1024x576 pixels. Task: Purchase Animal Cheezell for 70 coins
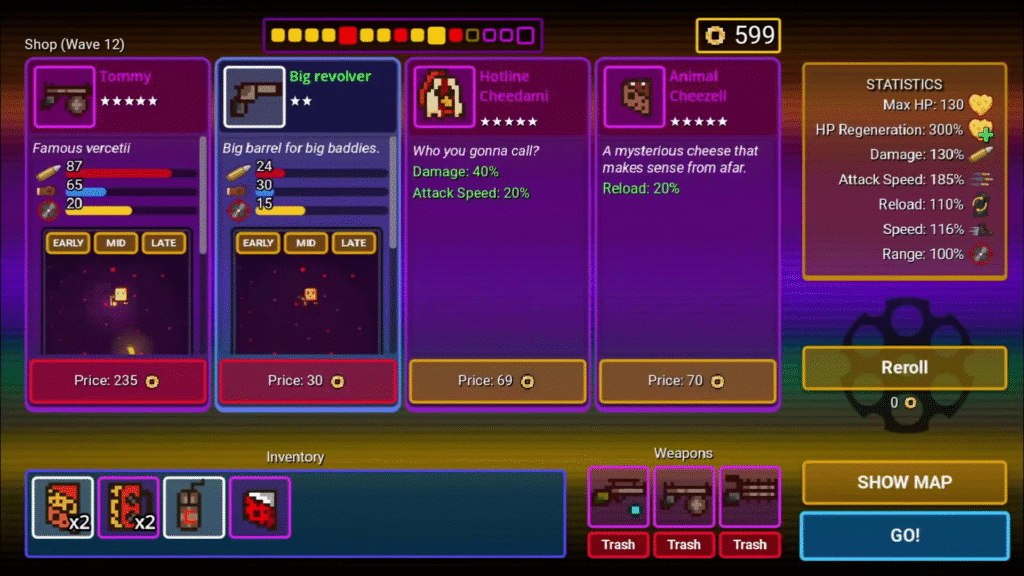pyautogui.click(x=687, y=381)
